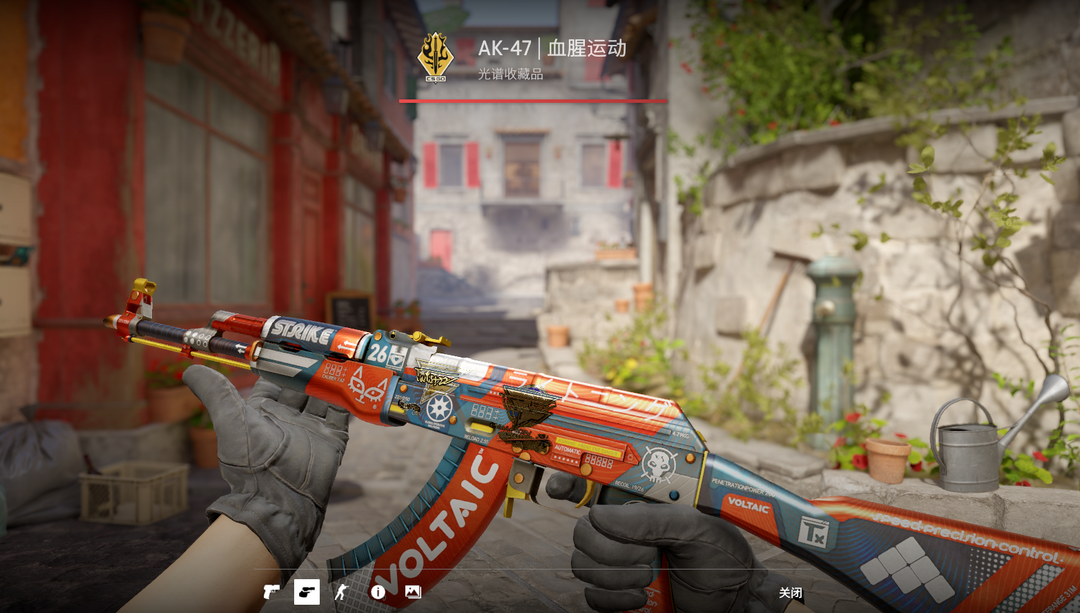Select the highlighted in-hand weapon view icon
Screen dimensions: 1080x613
pyautogui.click(x=306, y=592)
